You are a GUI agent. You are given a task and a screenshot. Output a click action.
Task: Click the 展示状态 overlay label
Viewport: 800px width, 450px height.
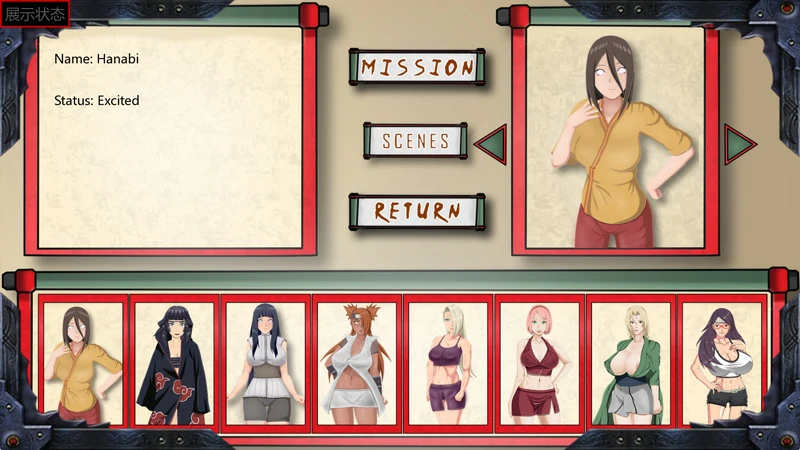click(36, 14)
